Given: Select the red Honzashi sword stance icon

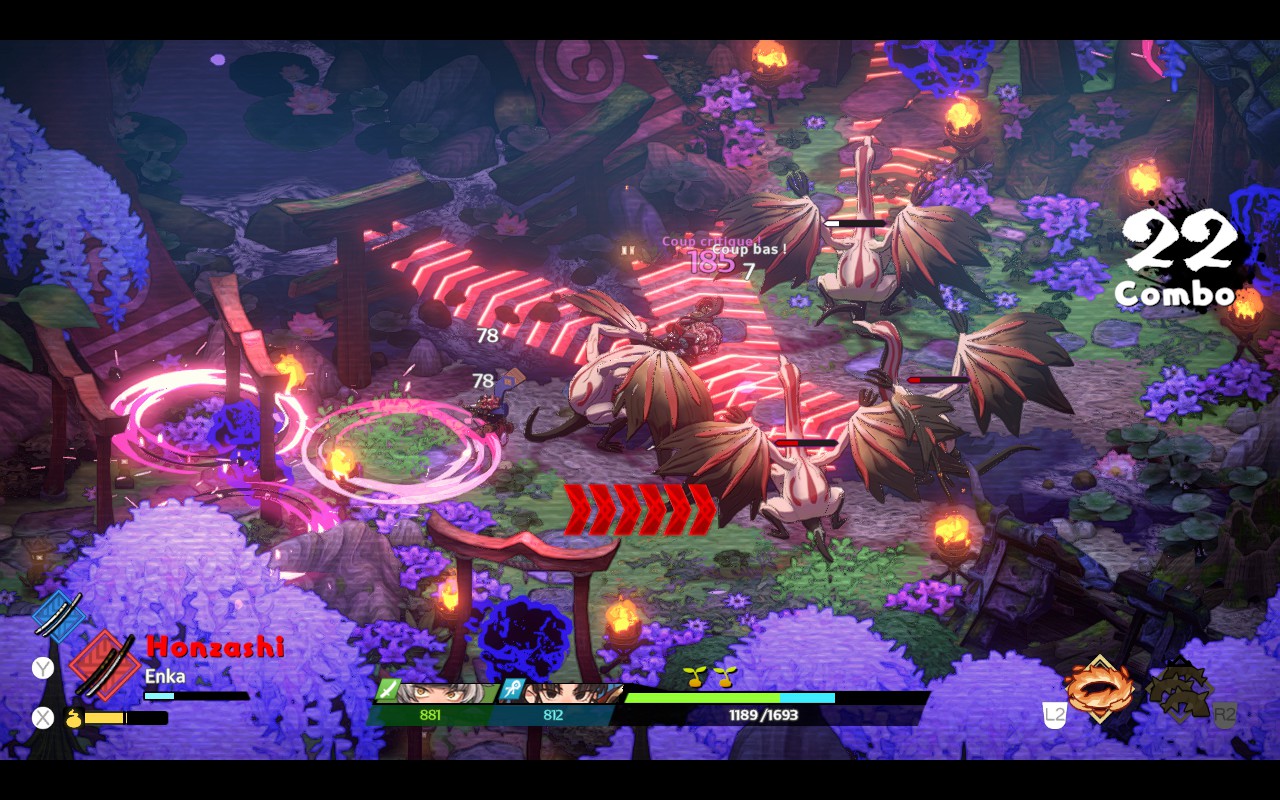Looking at the screenshot, I should [x=105, y=665].
